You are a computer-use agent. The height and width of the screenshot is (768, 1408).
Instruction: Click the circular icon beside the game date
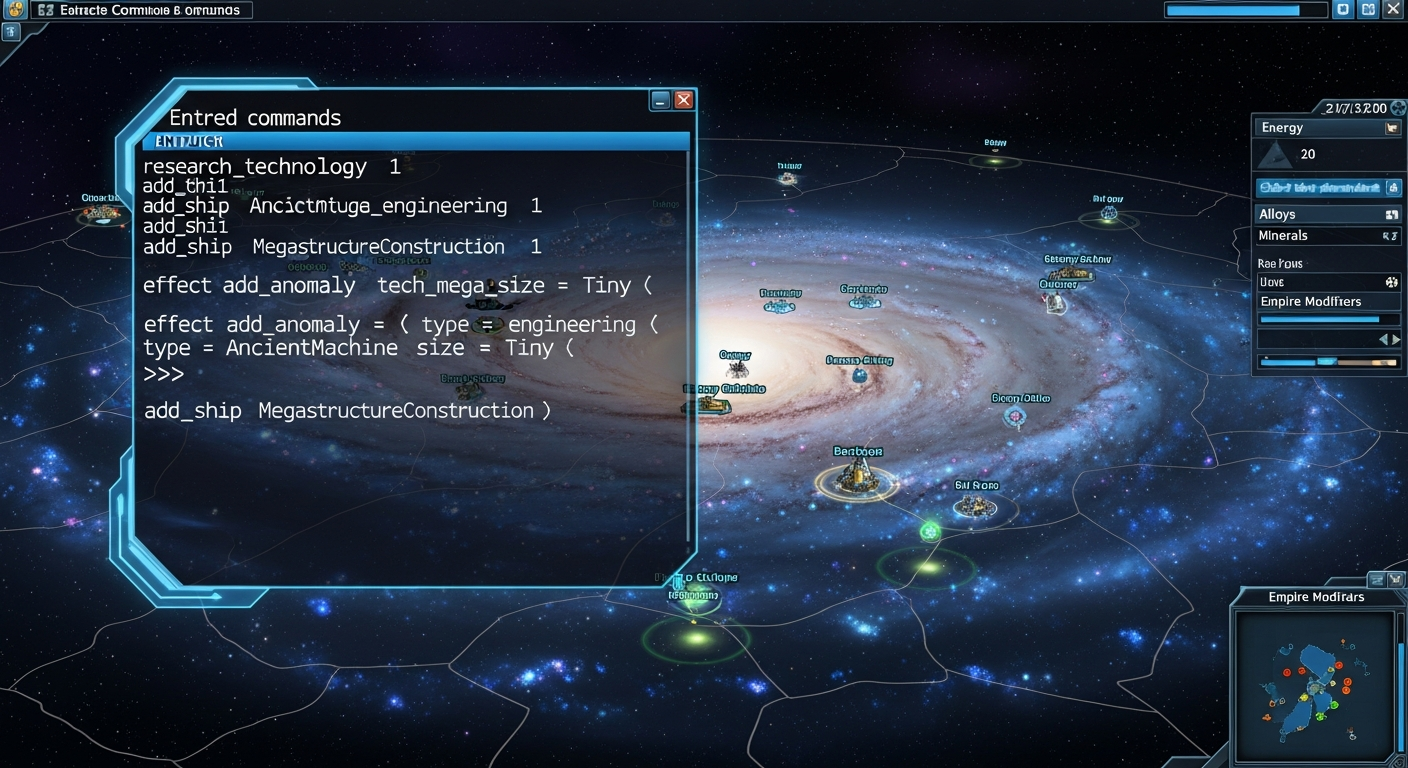coord(1400,107)
